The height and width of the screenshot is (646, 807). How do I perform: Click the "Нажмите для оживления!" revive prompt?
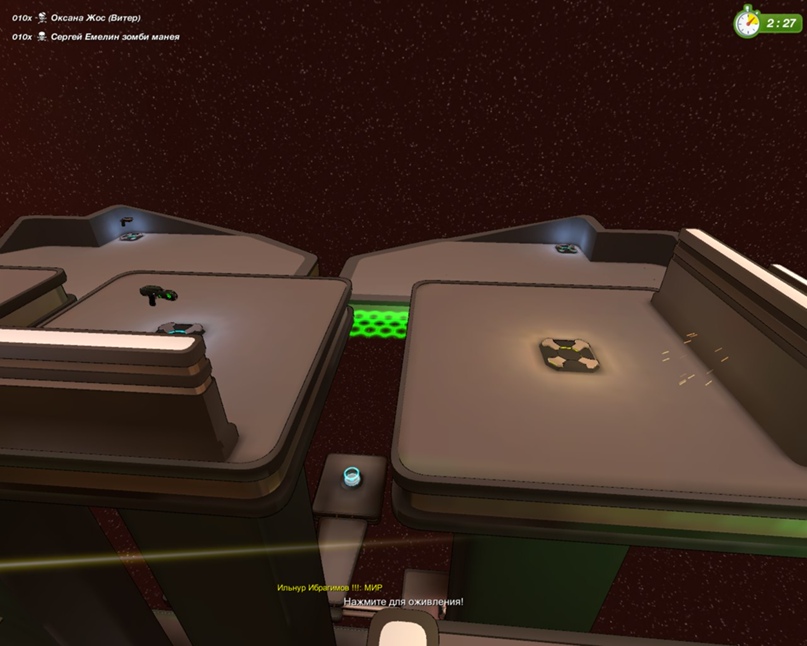pos(403,602)
